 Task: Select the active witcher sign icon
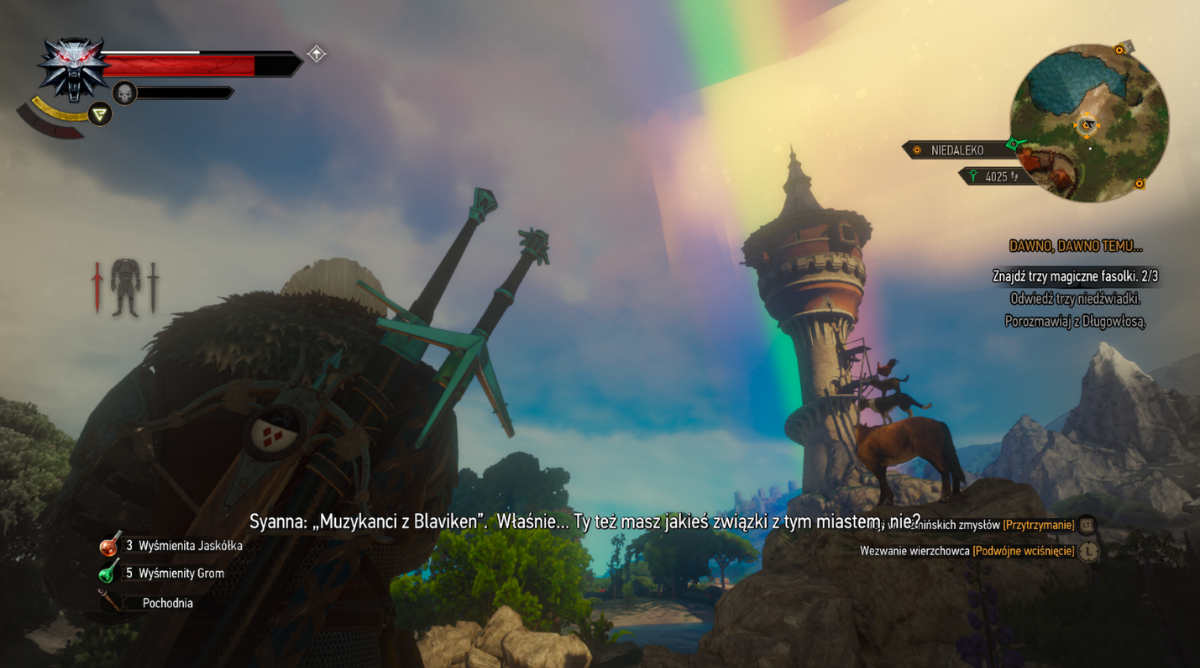coord(99,114)
